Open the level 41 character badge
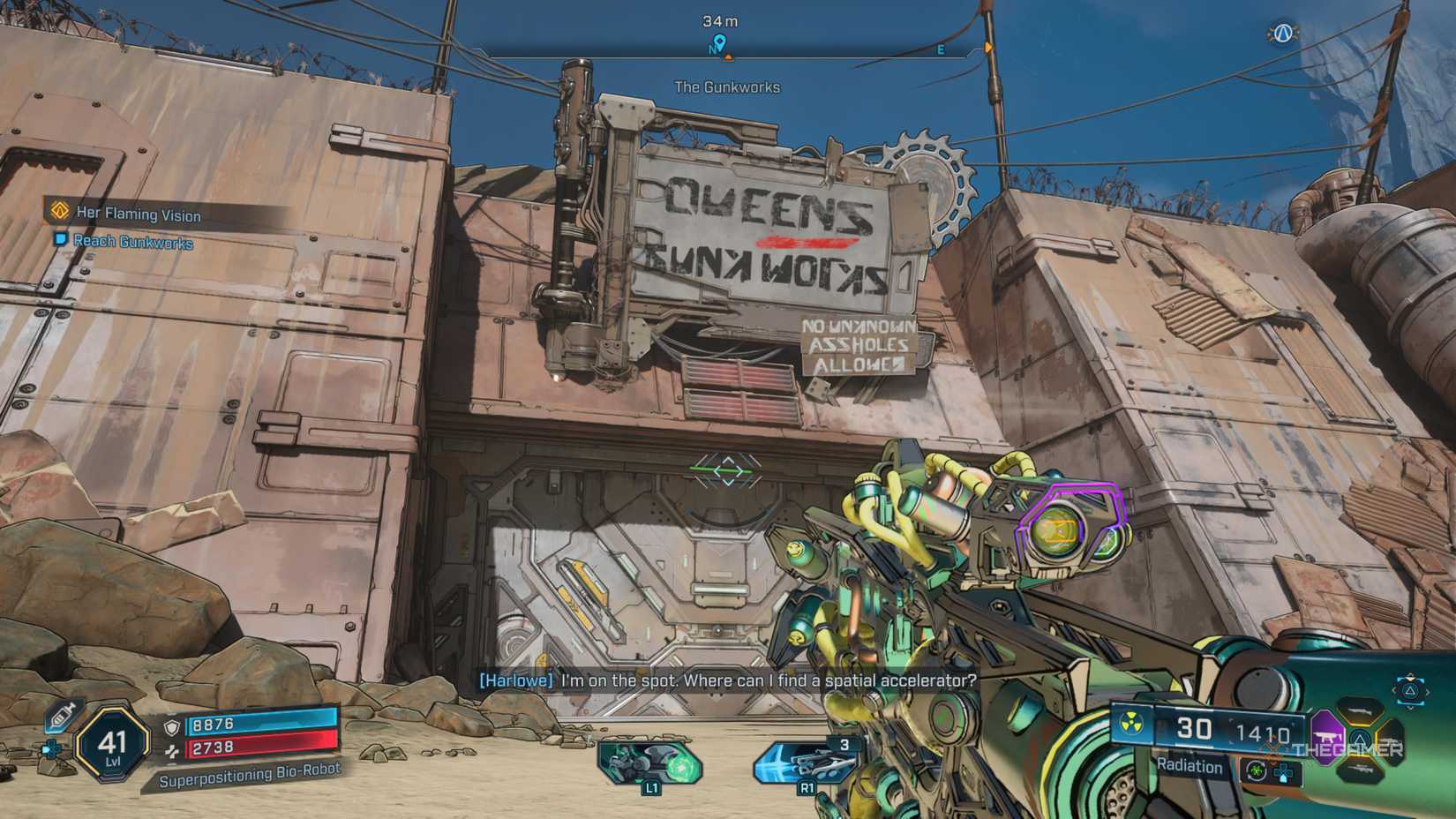Viewport: 1456px width, 819px height. (x=112, y=744)
